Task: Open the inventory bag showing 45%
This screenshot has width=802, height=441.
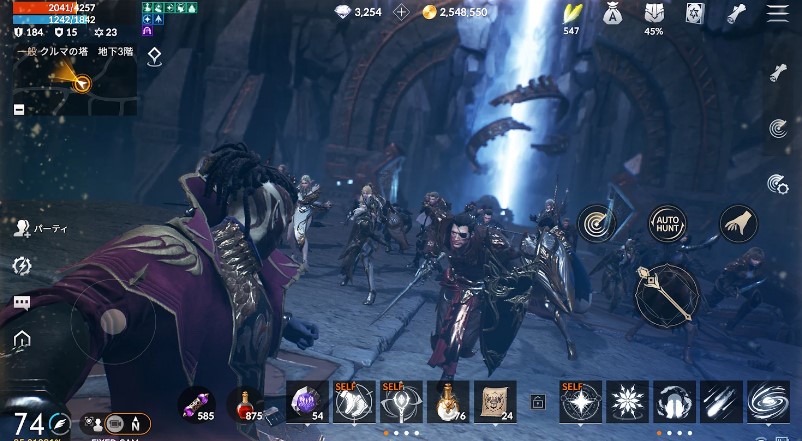Action: coord(653,14)
